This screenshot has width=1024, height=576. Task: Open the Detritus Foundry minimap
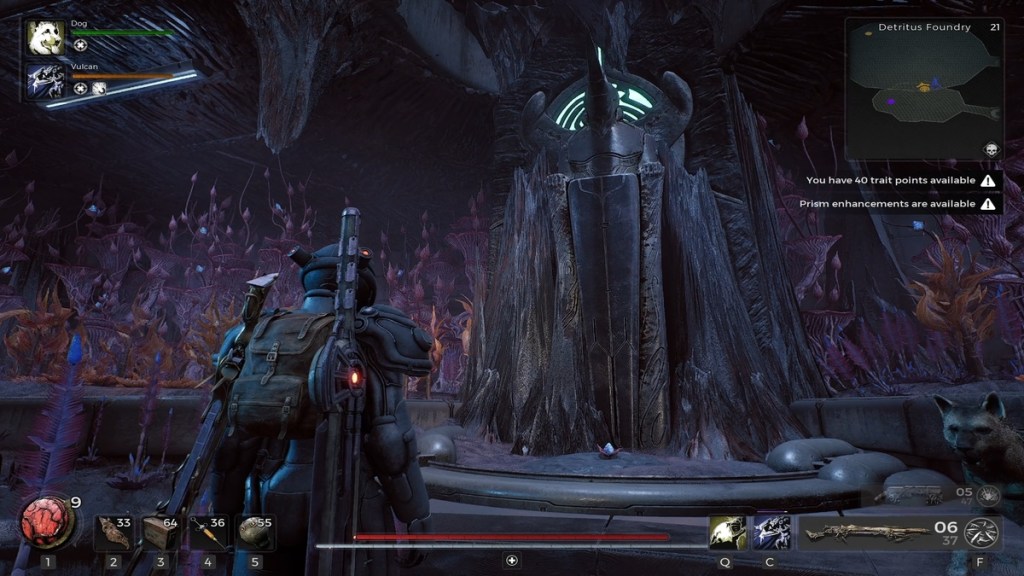[923, 89]
